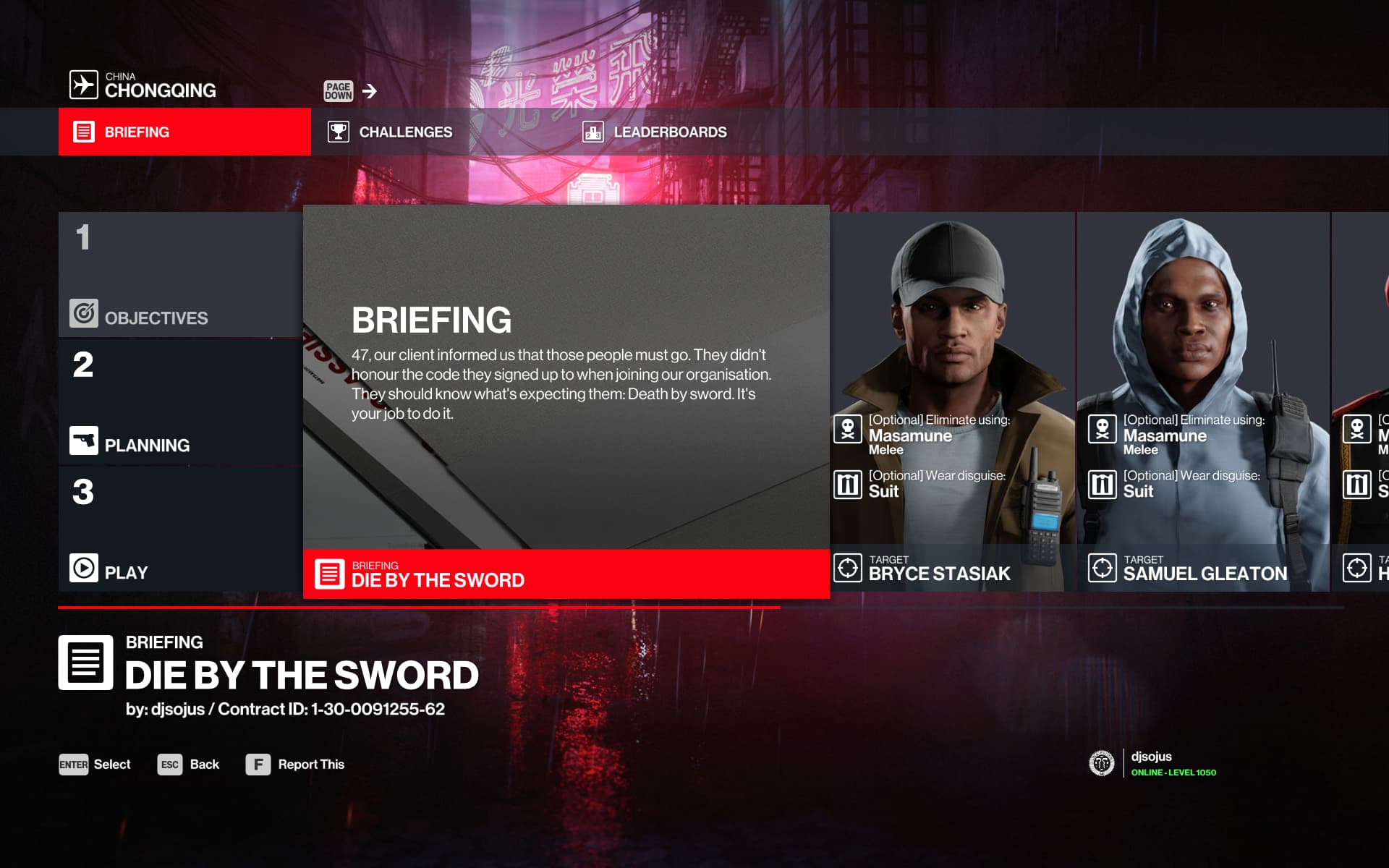Select the Briefing tab
Viewport: 1389px width, 868px height.
184,132
